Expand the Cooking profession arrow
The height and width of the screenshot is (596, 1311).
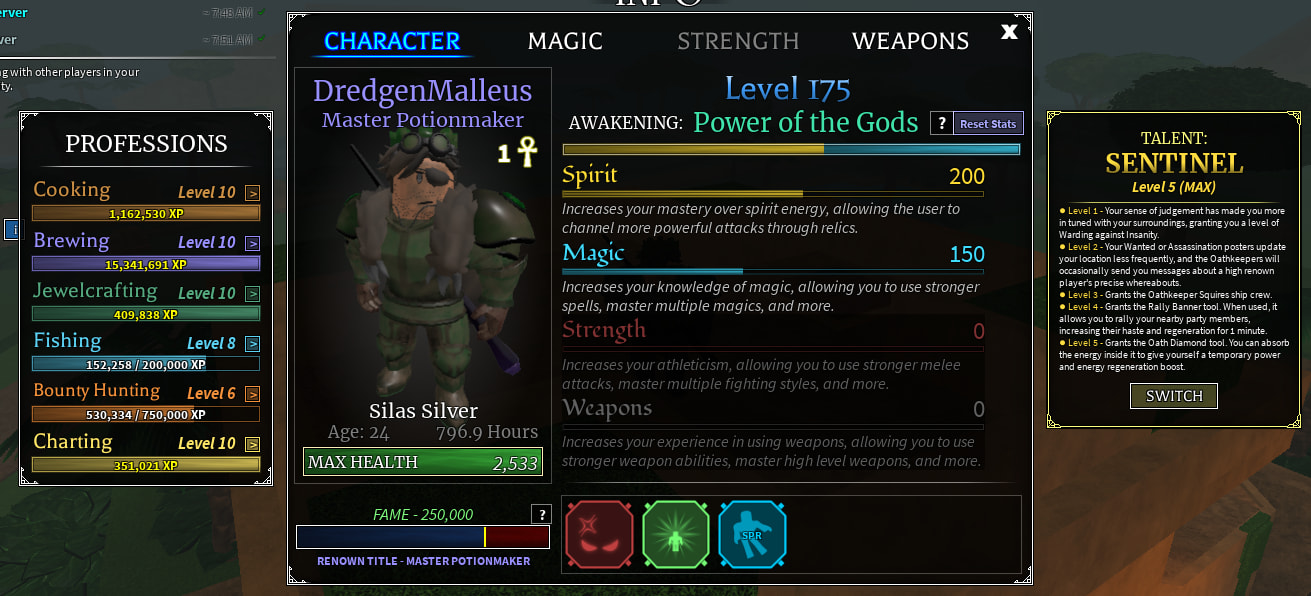pos(252,193)
